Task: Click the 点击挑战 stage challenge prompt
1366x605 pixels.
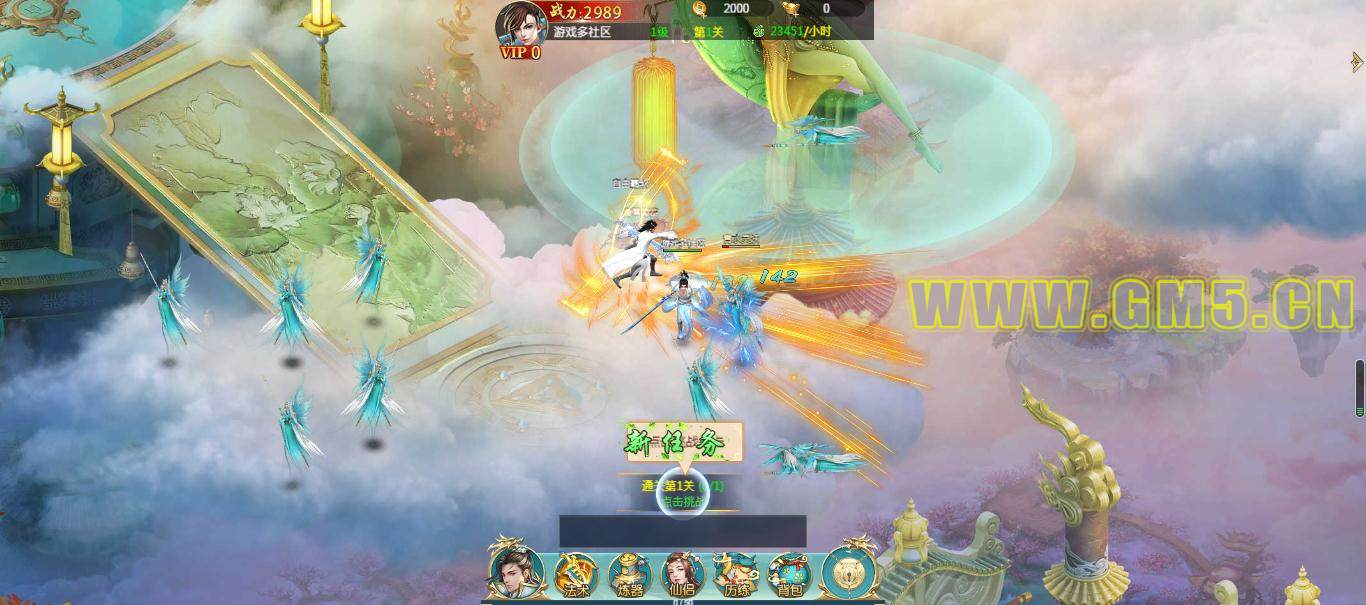Action: [x=683, y=501]
